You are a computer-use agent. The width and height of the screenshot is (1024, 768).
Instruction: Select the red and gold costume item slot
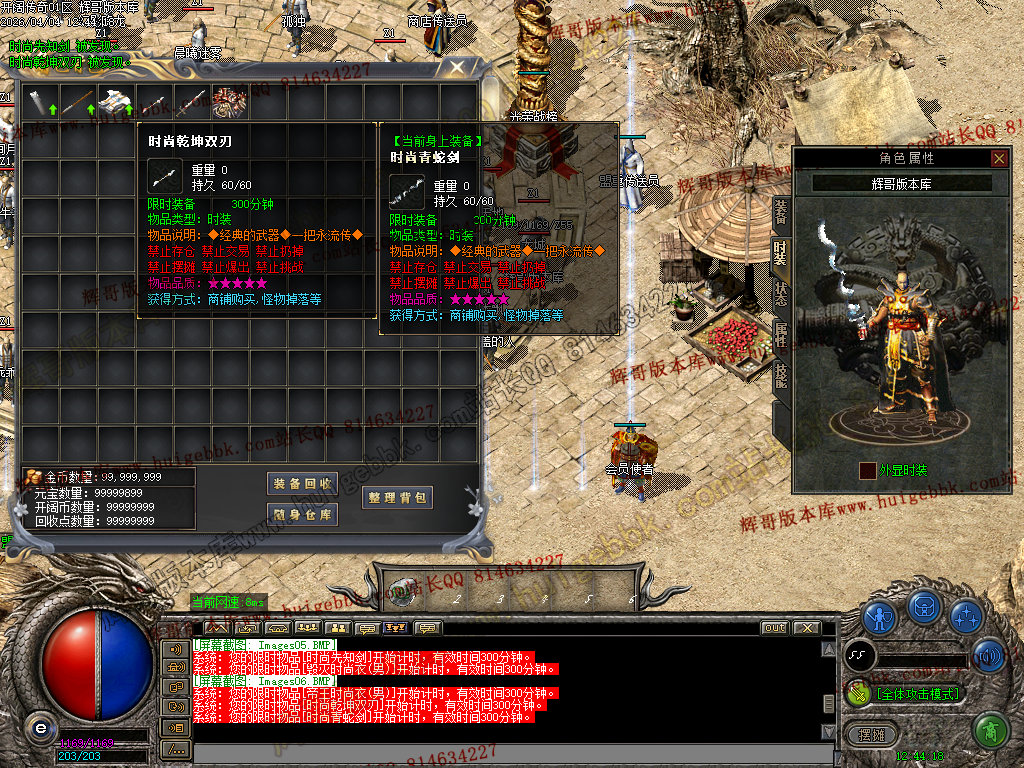230,100
